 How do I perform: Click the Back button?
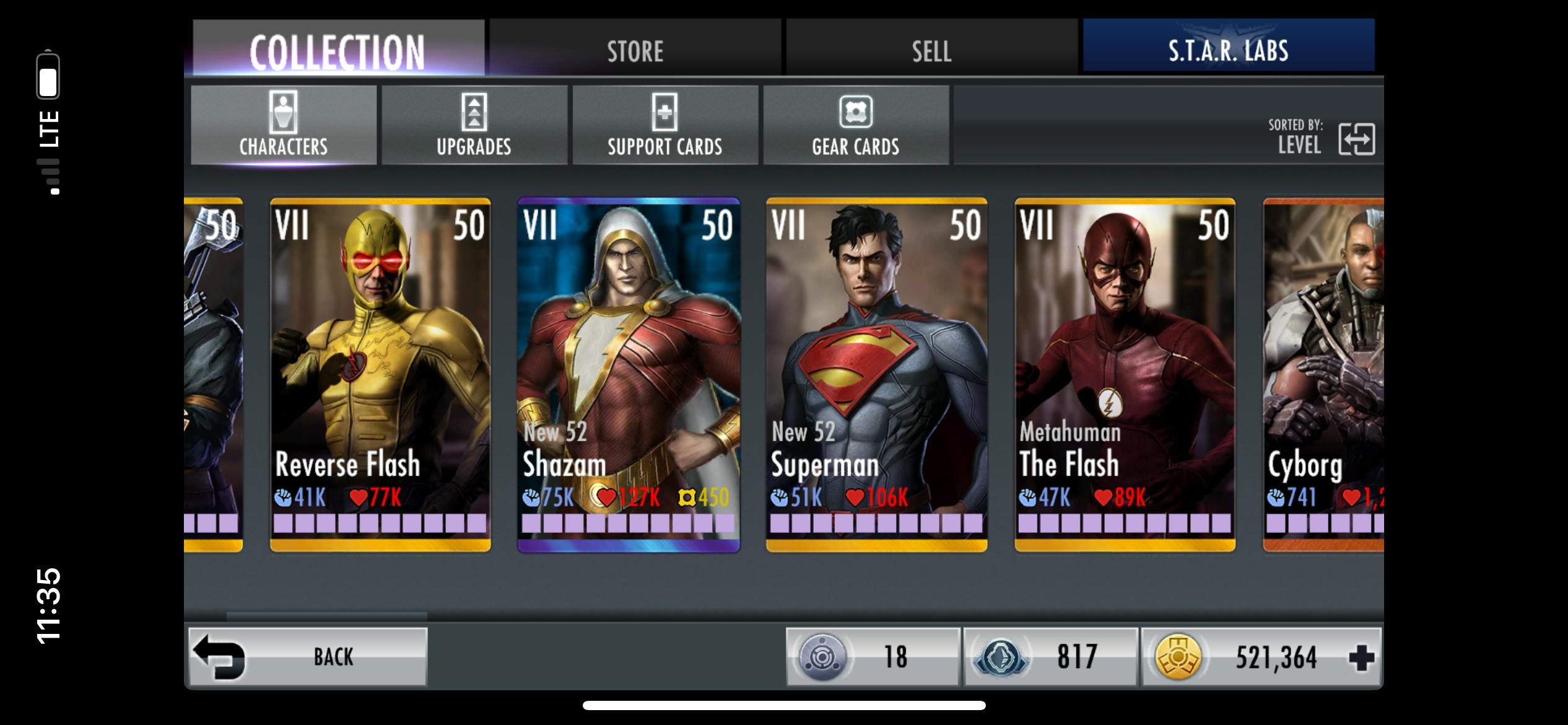click(308, 657)
